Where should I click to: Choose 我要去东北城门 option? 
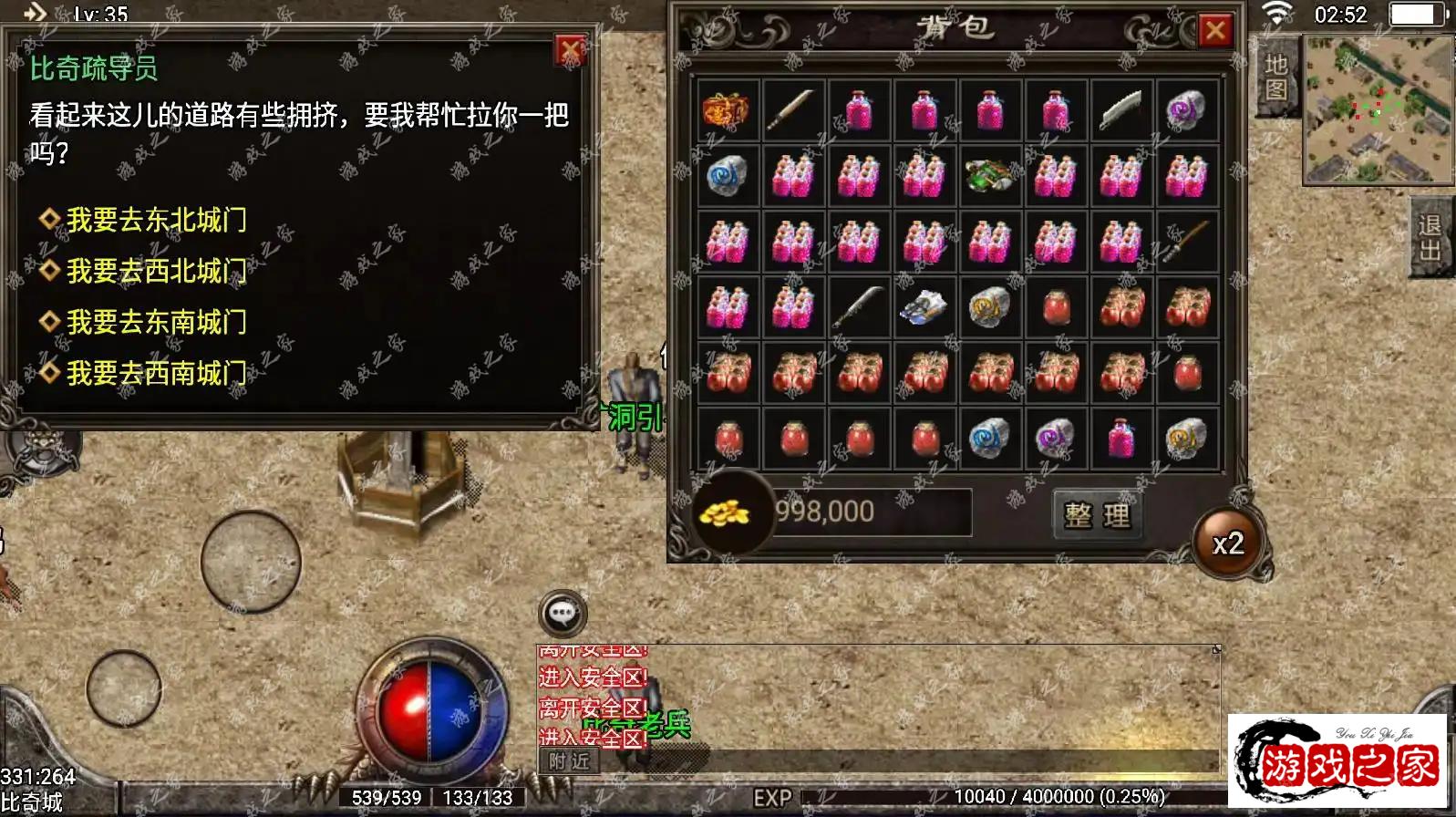pos(155,220)
